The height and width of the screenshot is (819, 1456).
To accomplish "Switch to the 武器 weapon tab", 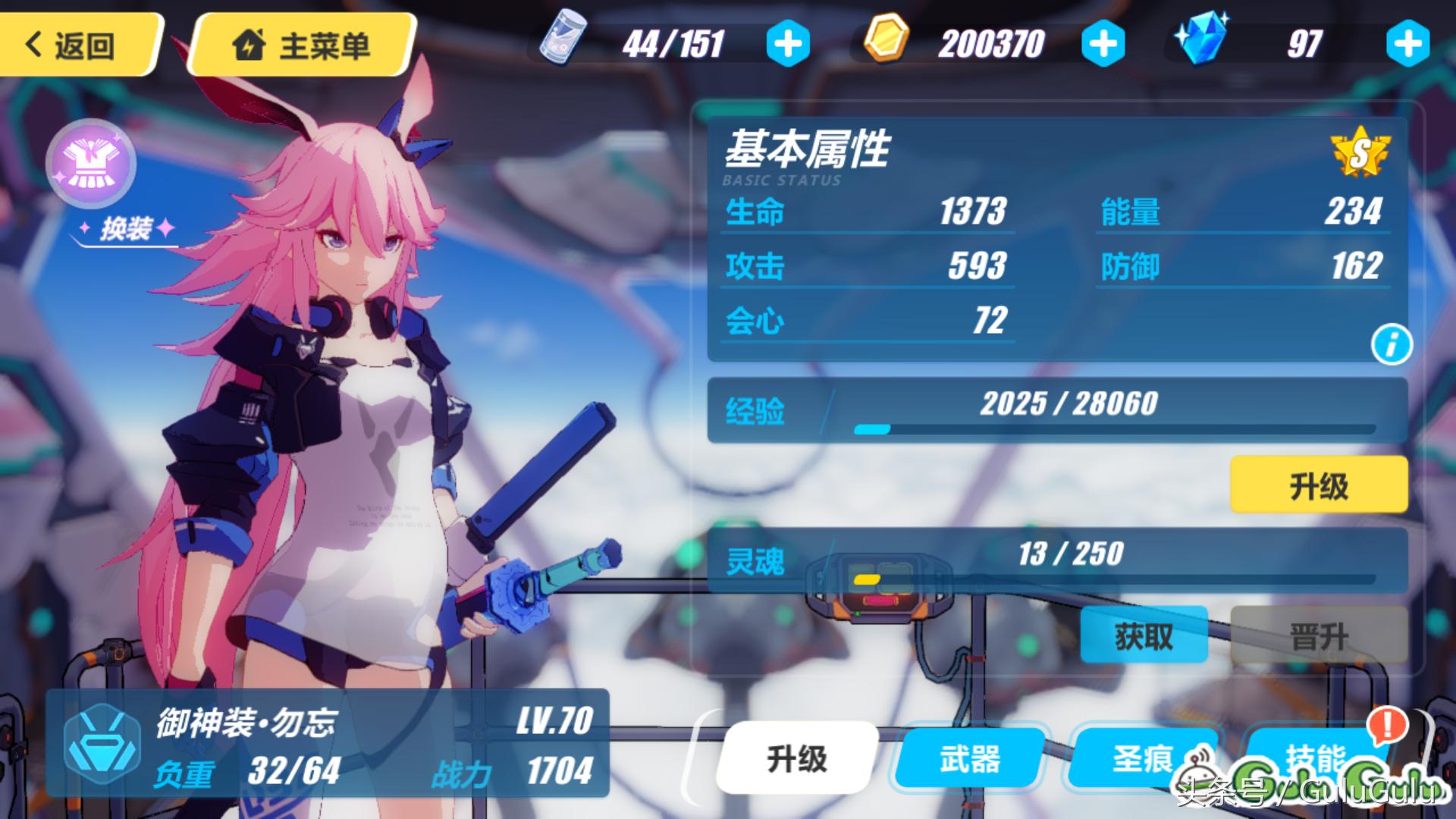I will (x=969, y=758).
